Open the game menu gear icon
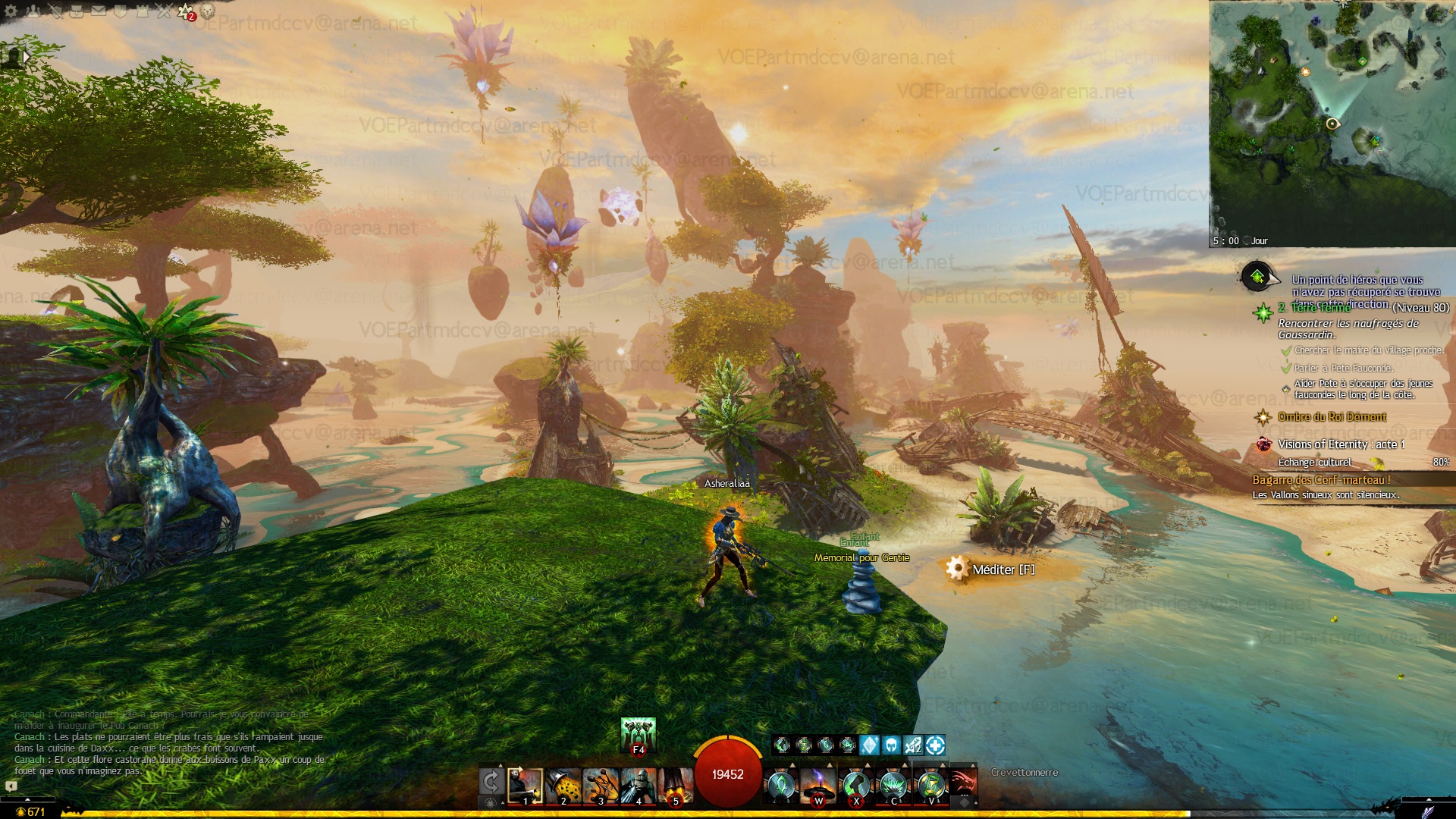Image resolution: width=1456 pixels, height=819 pixels. tap(11, 11)
